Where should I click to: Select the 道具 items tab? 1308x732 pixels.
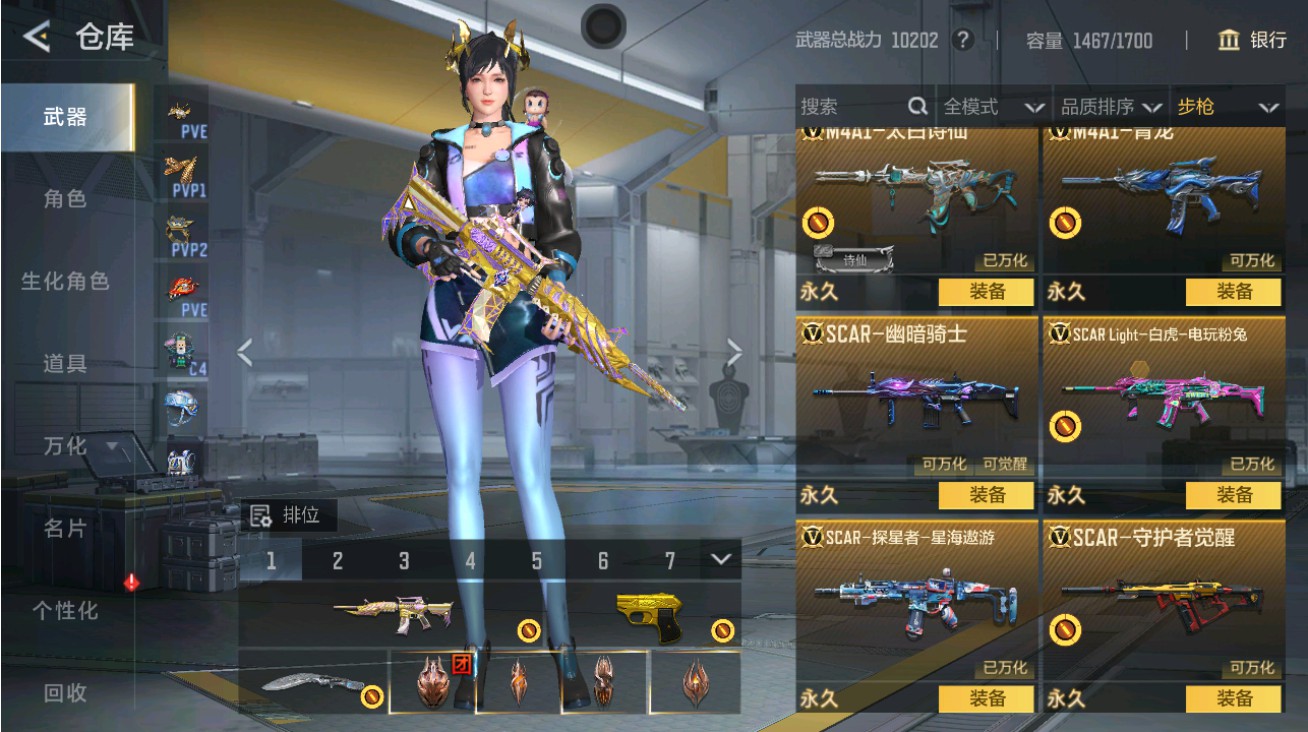65,363
